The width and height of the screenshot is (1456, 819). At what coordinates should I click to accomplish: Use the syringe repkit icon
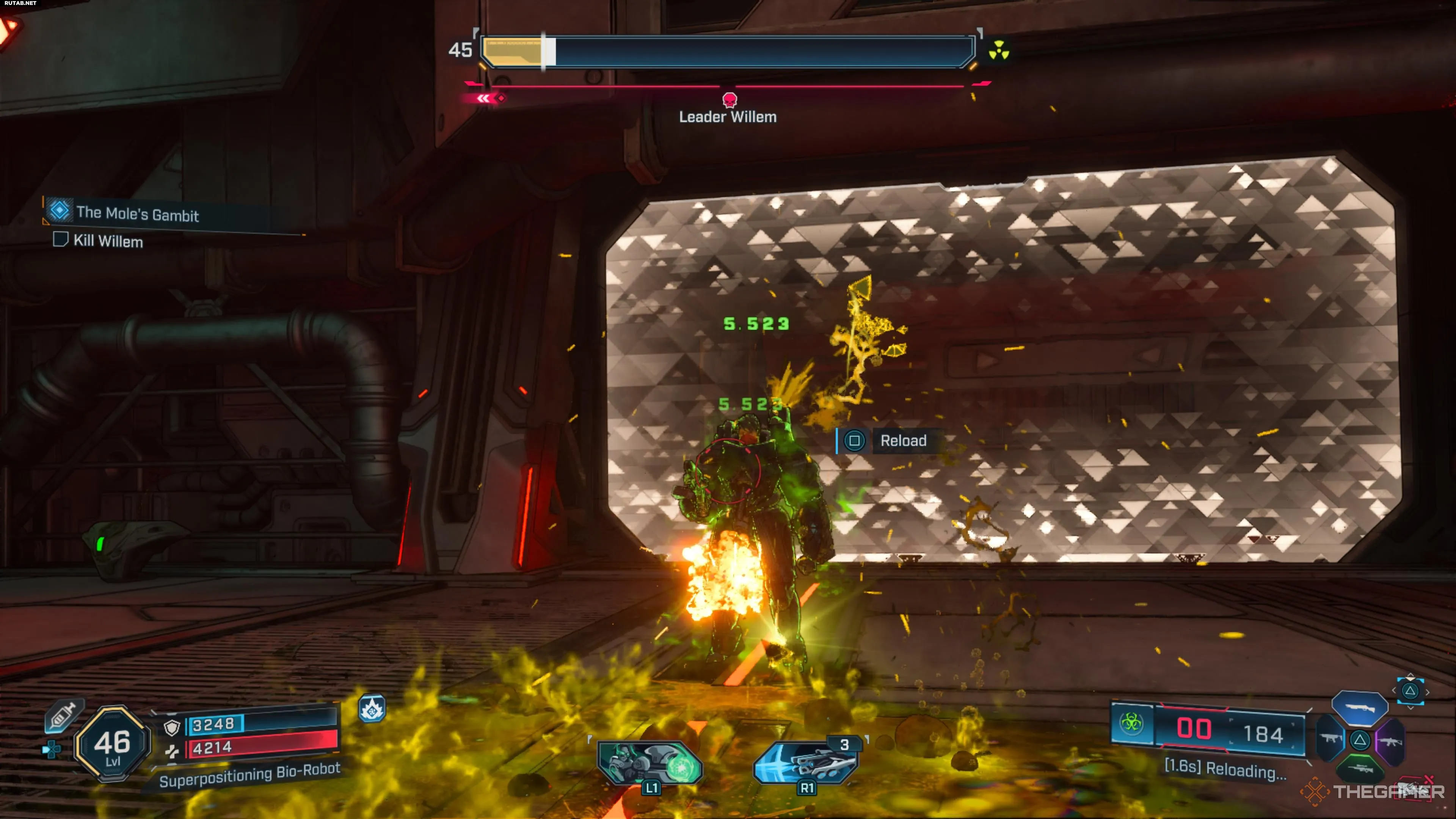pyautogui.click(x=63, y=716)
